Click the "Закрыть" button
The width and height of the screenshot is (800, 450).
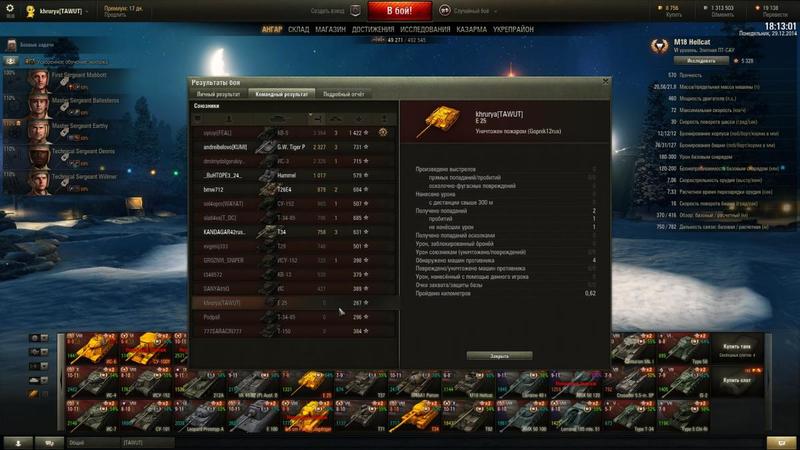[499, 355]
